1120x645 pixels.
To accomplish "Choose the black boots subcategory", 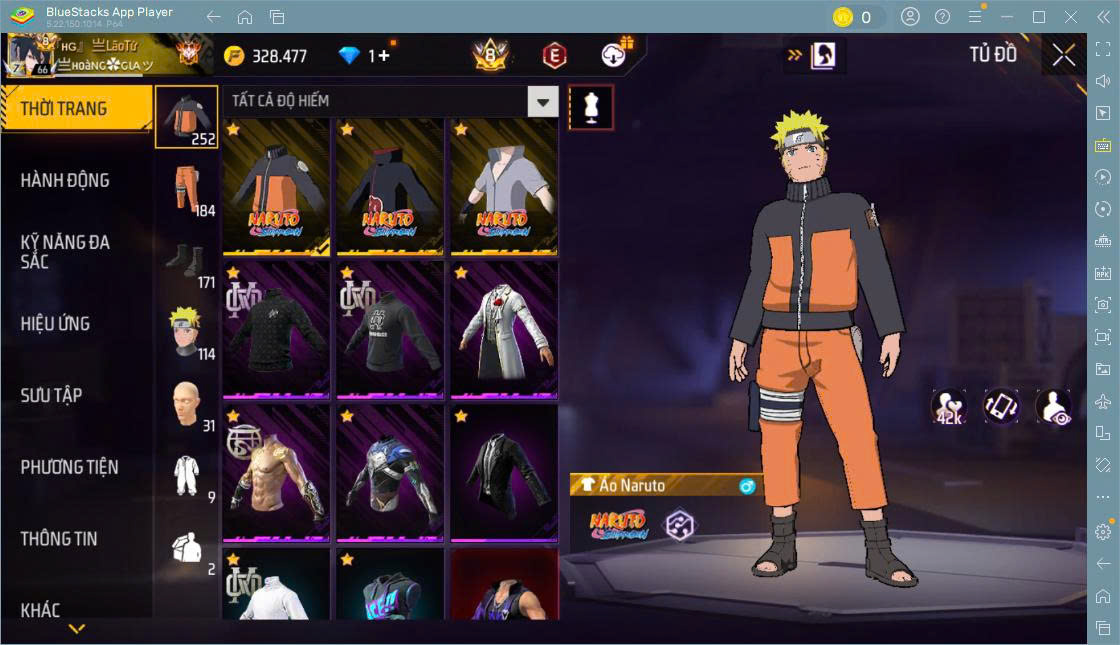I will click(187, 260).
